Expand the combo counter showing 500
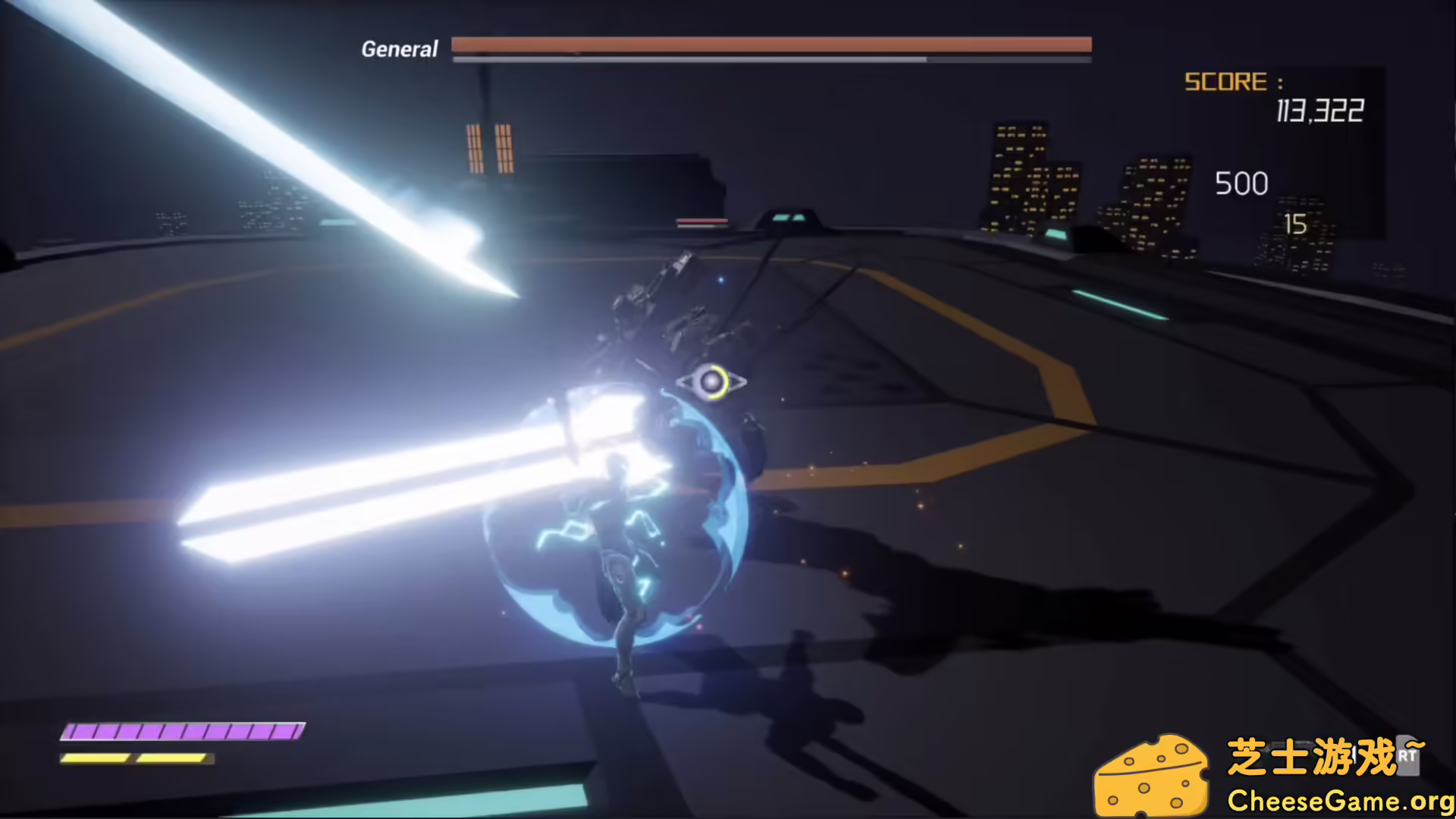1456x819 pixels. coord(1241,183)
